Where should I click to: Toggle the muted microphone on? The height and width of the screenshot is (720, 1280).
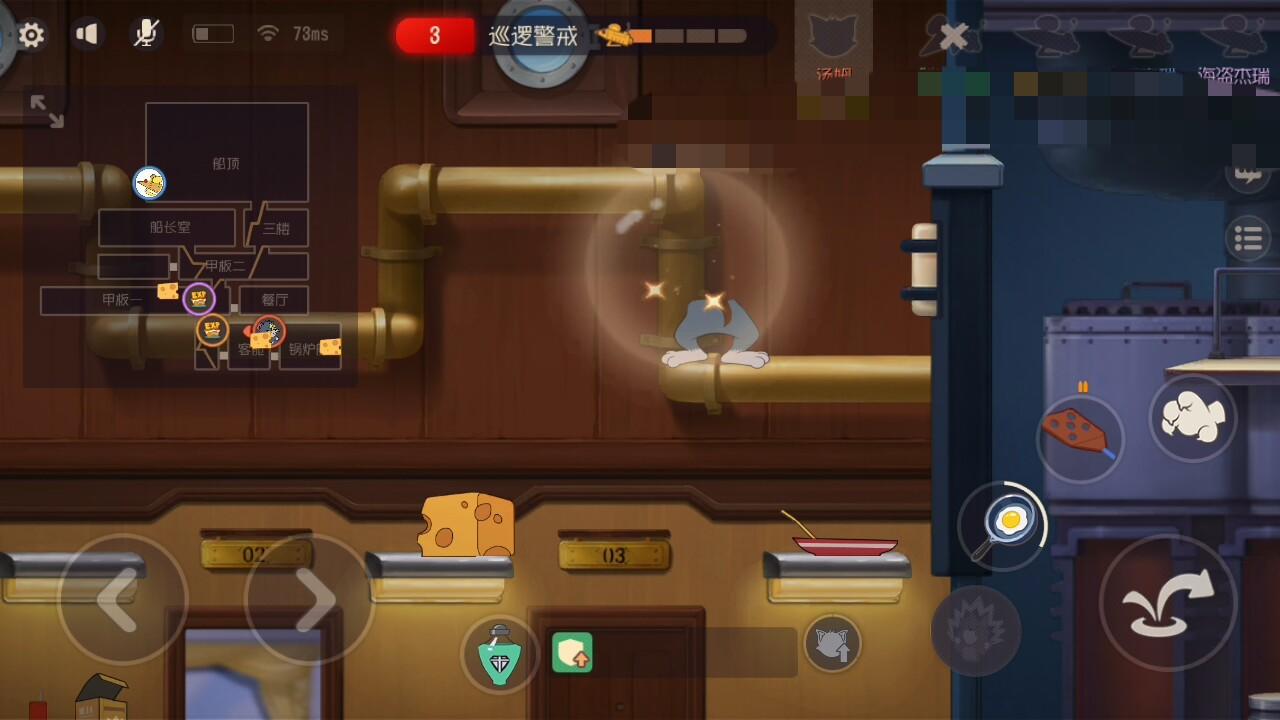click(x=145, y=33)
